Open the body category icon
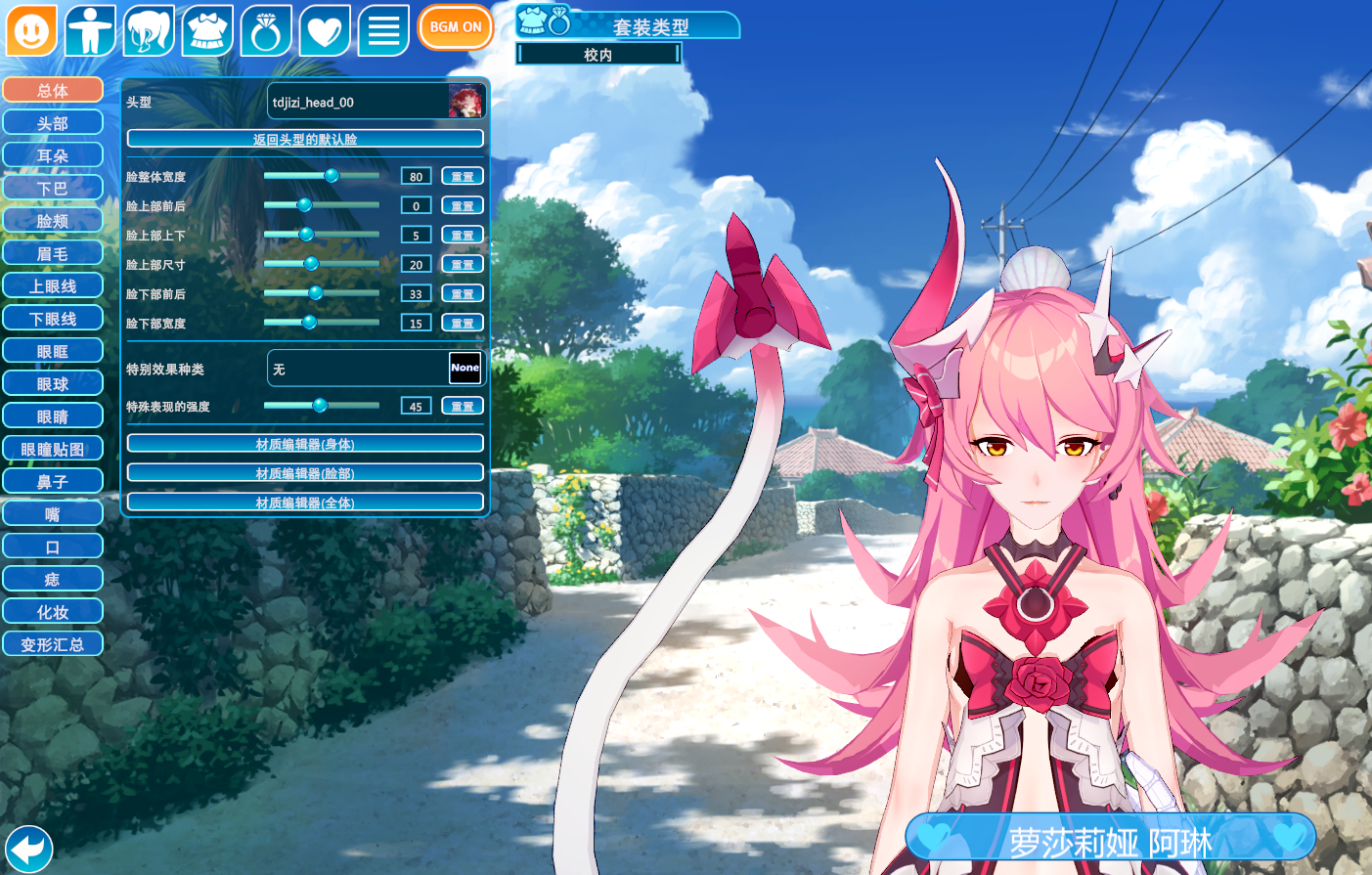This screenshot has height=875, width=1372. click(x=90, y=30)
